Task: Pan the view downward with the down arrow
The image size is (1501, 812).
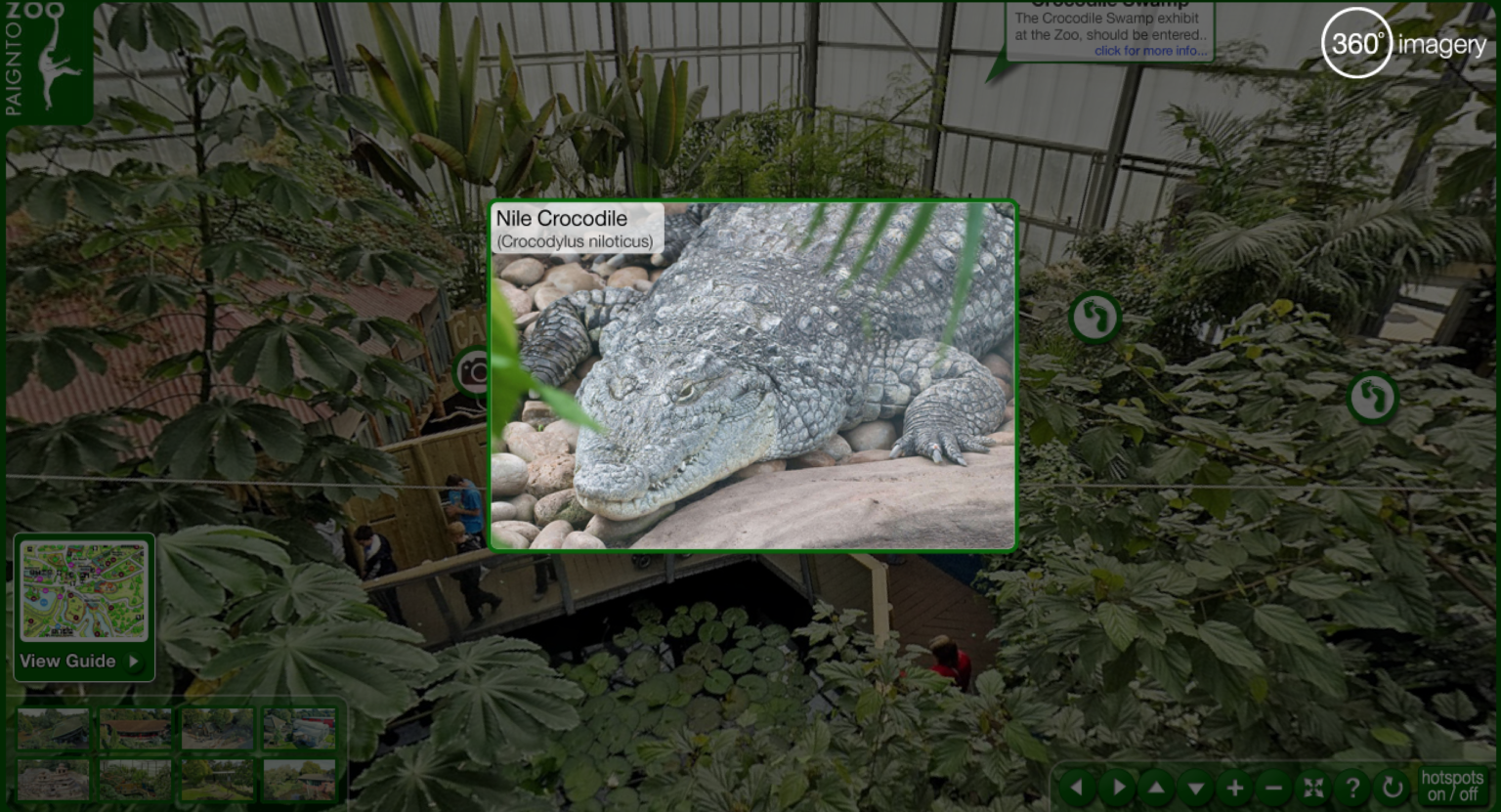Action: [x=1197, y=787]
